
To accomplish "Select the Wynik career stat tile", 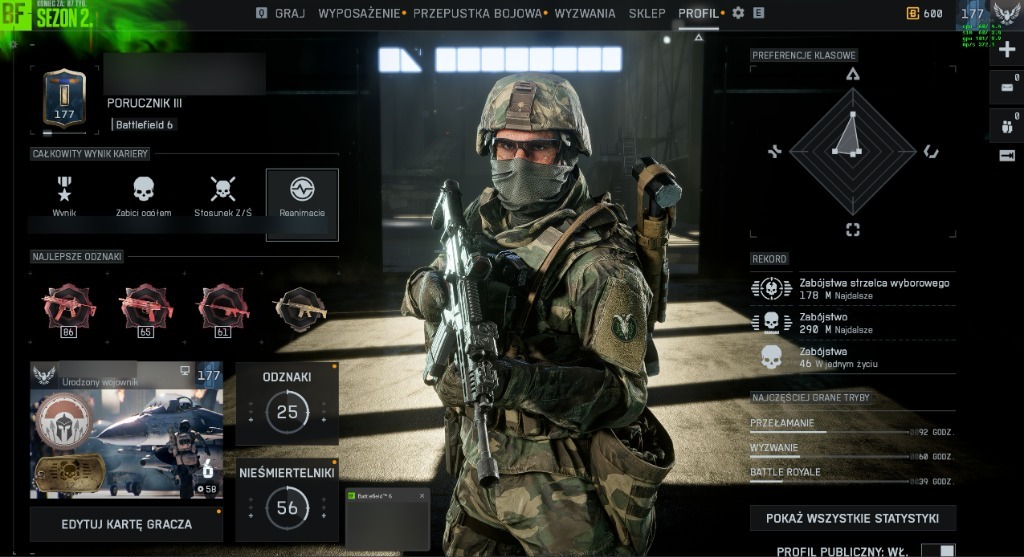I will click(x=65, y=196).
